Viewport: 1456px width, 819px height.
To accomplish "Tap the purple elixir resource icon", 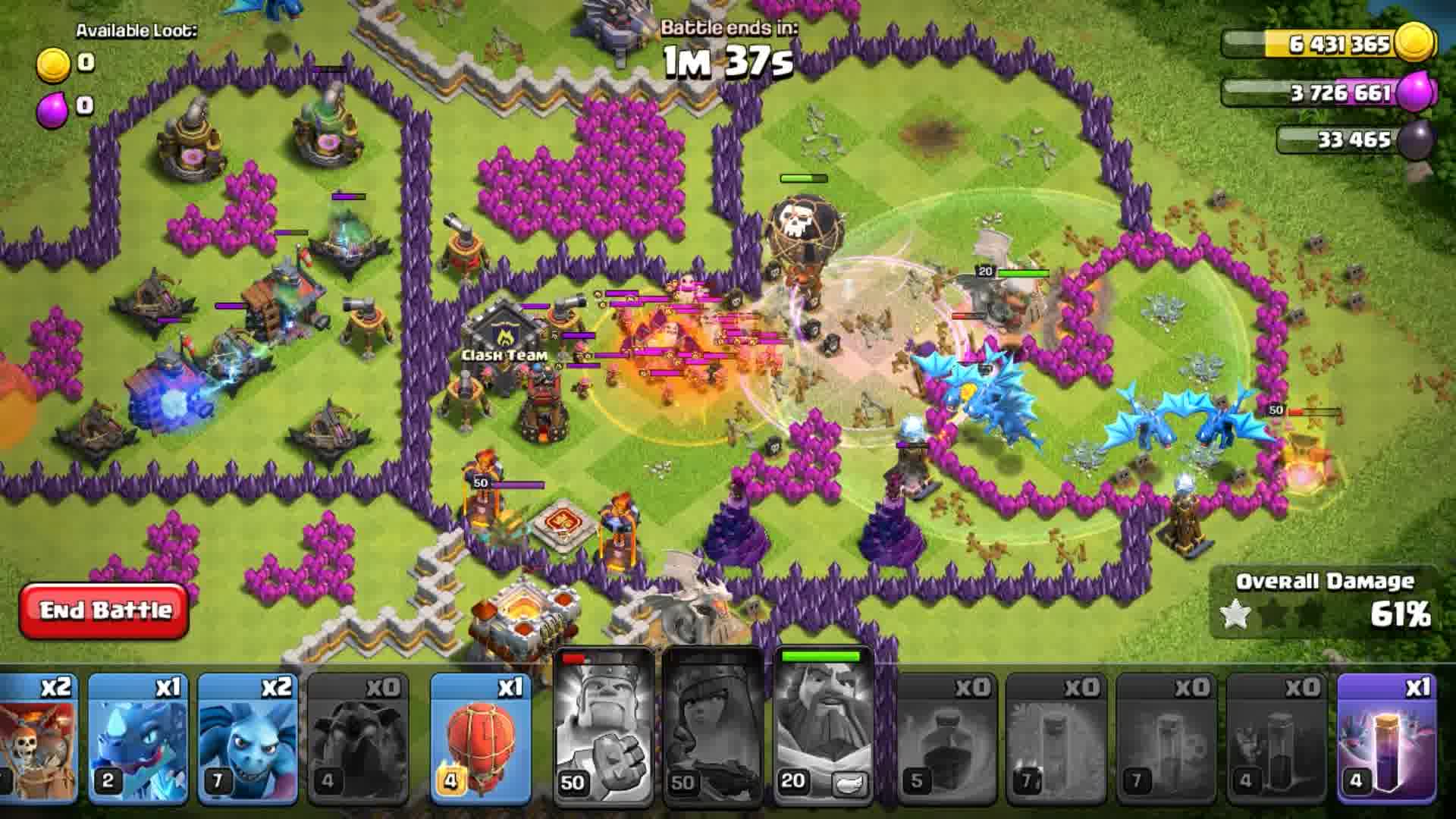I will [x=1417, y=91].
